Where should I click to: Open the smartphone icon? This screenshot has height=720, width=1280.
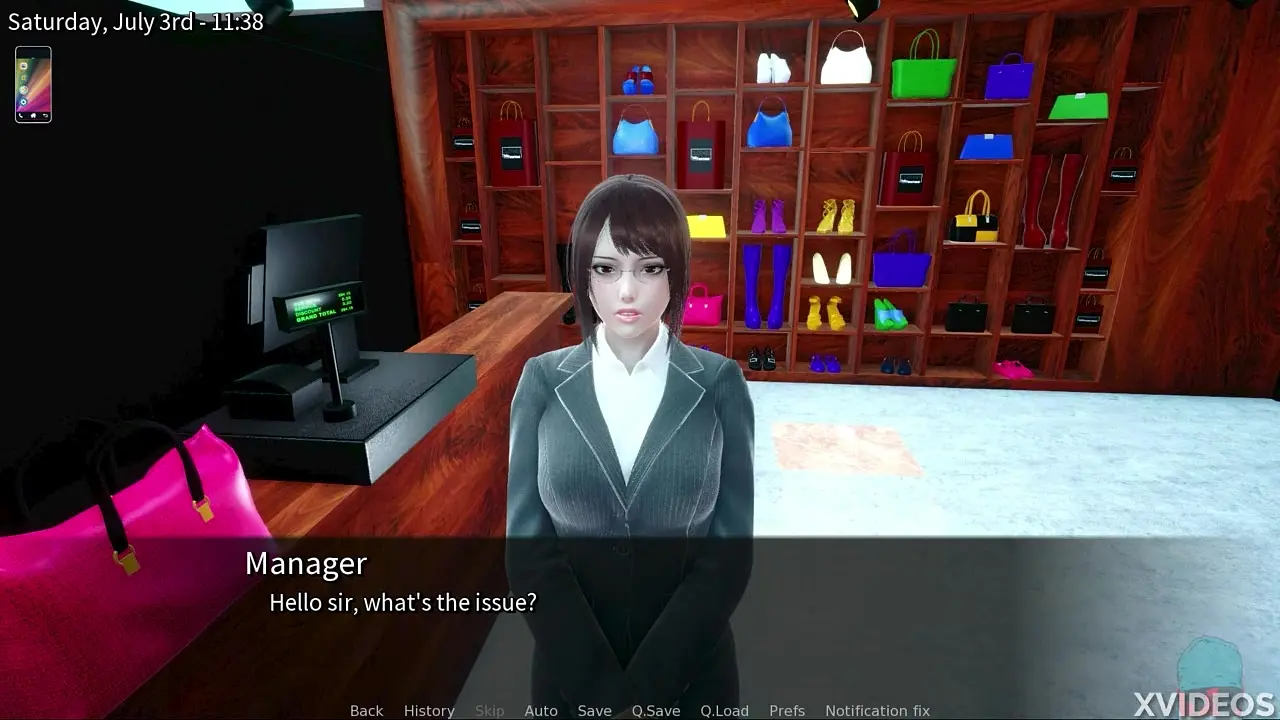tap(33, 85)
